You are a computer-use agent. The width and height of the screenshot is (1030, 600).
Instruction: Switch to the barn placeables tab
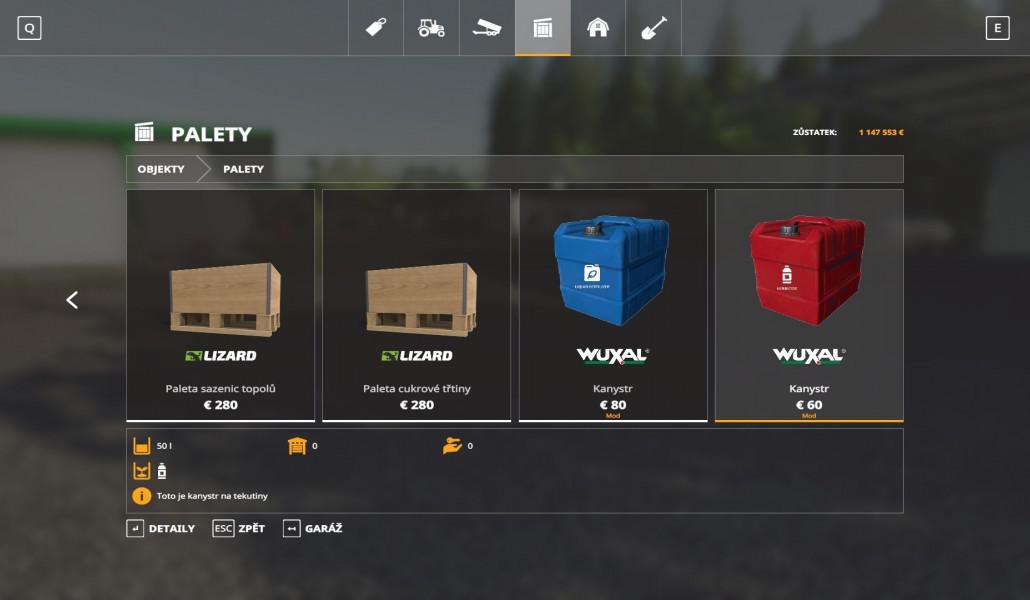[x=598, y=28]
